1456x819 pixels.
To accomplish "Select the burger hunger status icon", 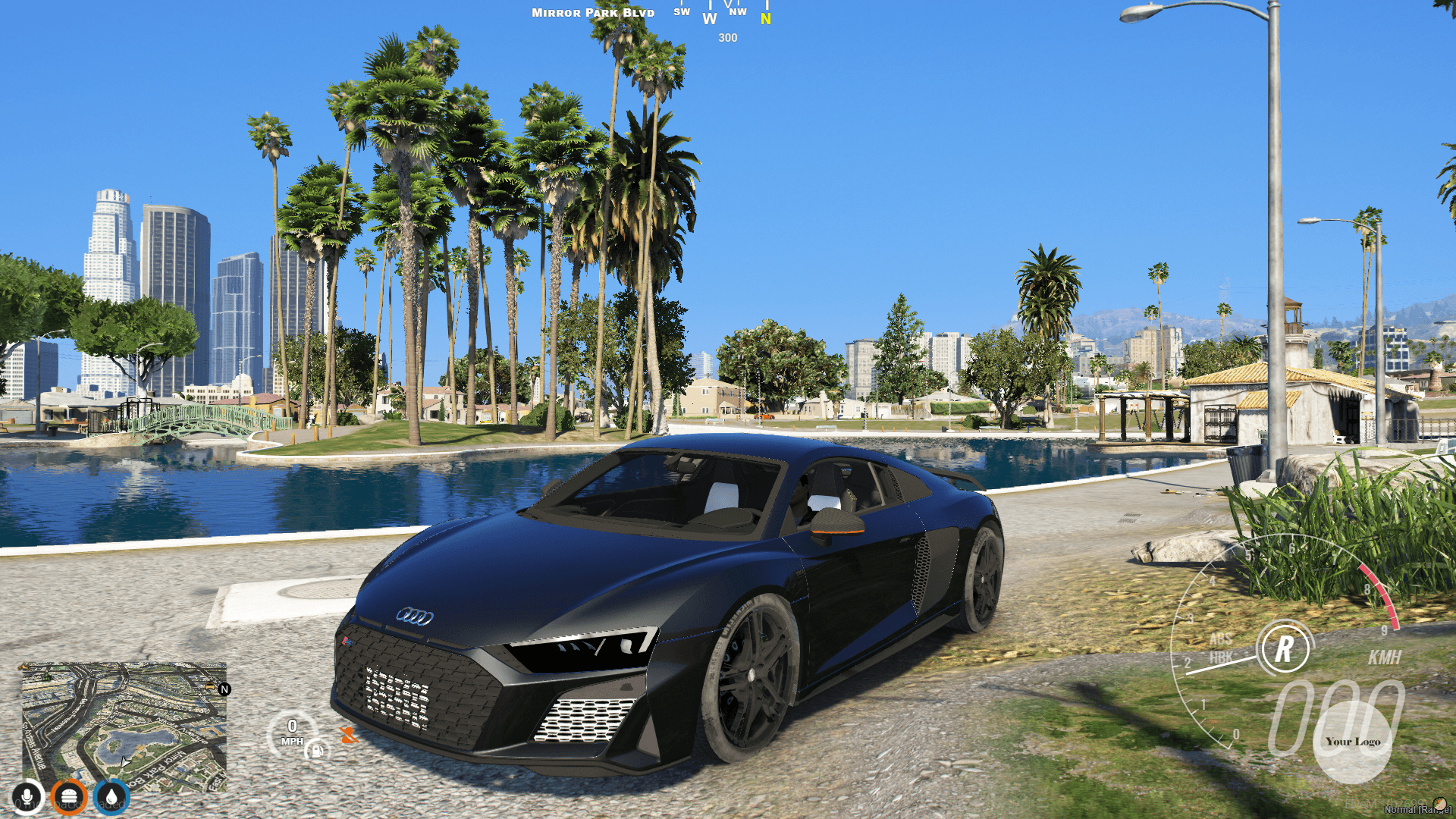I will 69,797.
